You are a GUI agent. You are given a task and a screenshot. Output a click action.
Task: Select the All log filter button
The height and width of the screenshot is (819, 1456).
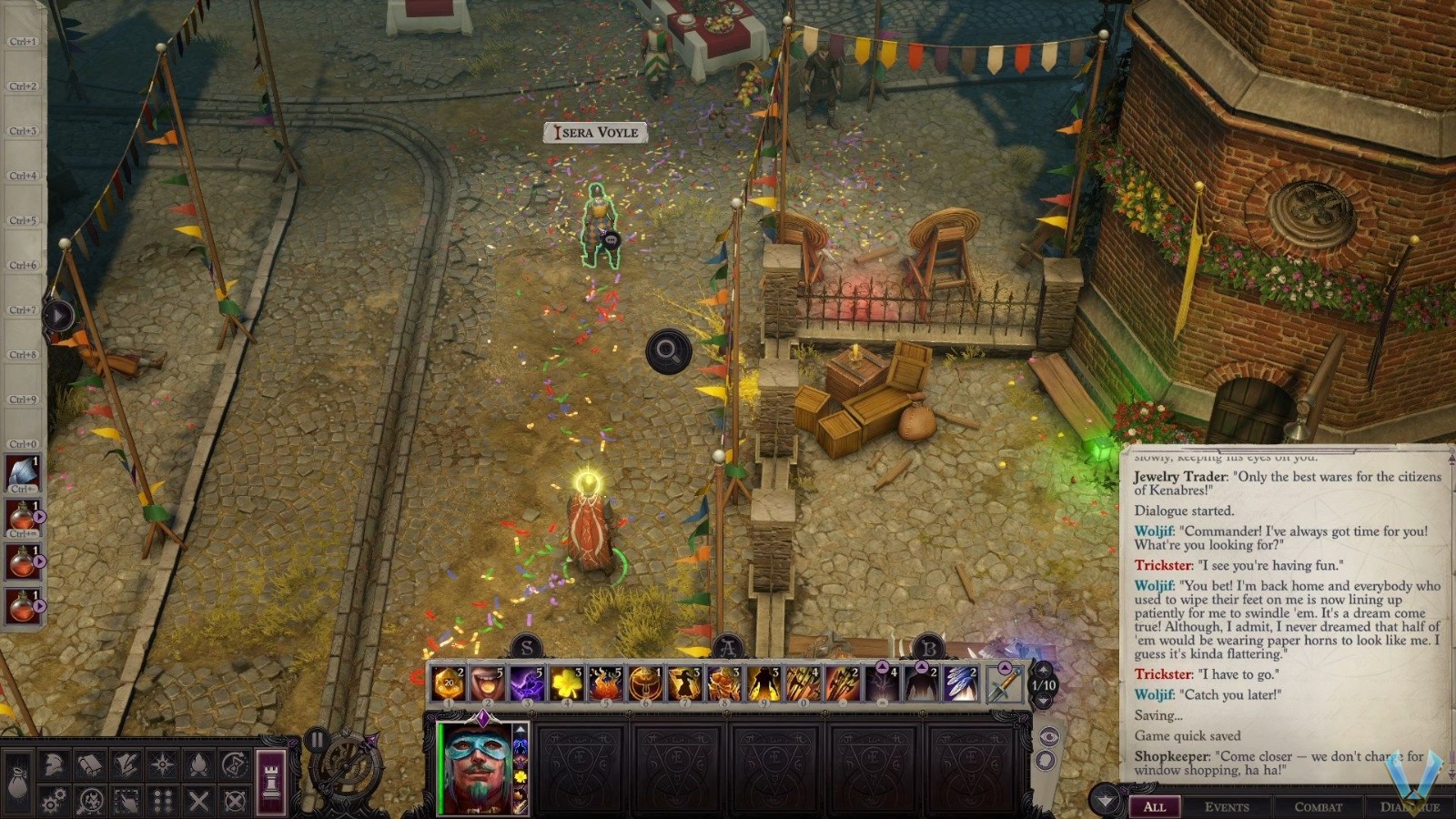[1156, 807]
